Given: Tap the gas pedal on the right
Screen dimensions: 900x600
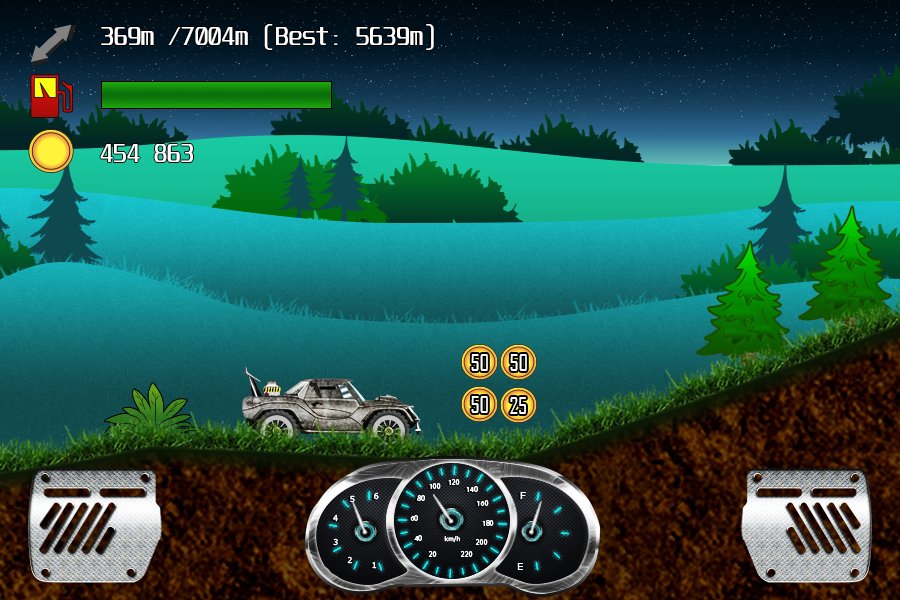Looking at the screenshot, I should point(805,526).
